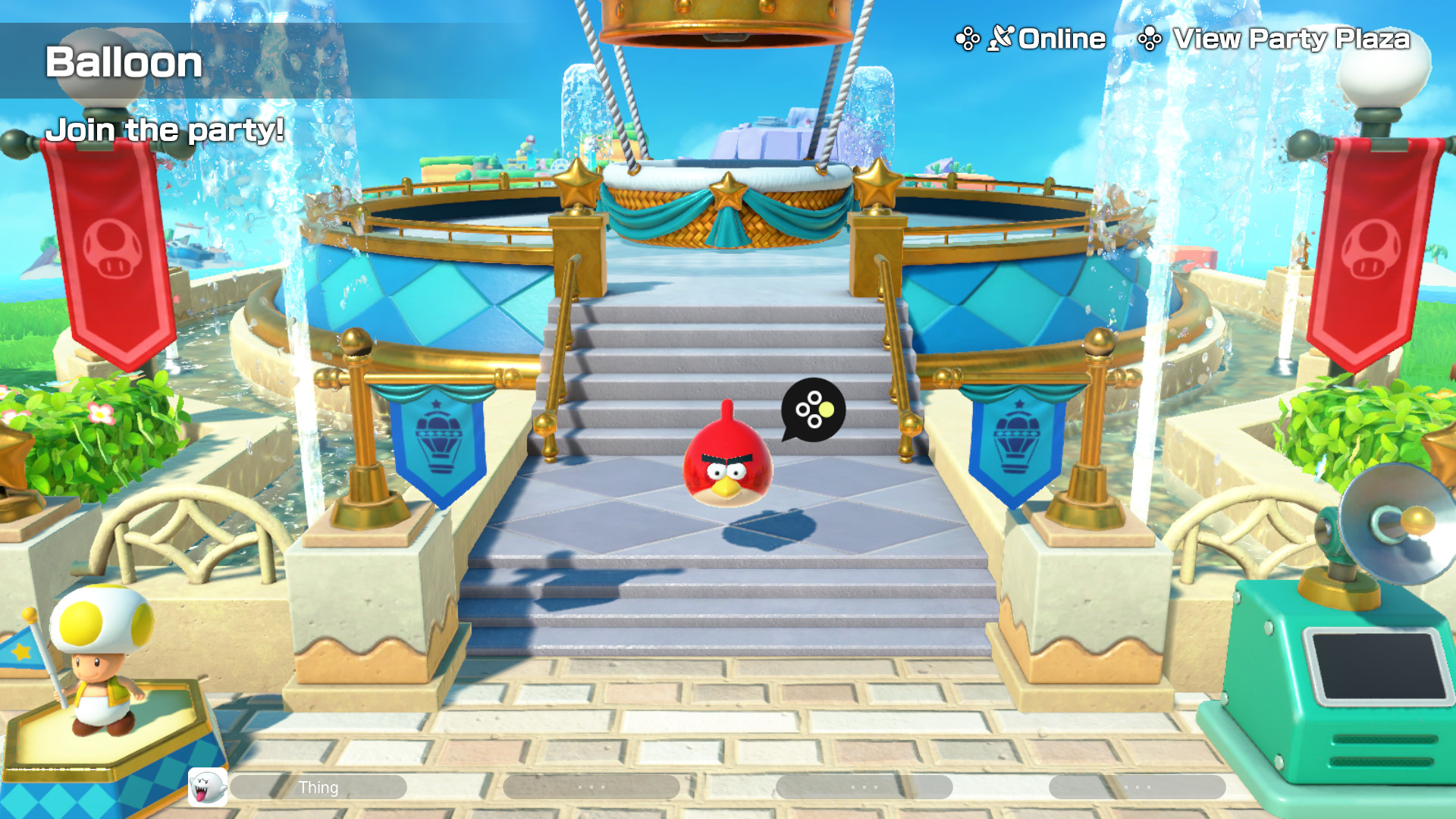Click the 'Thing' chat message pill
The width and height of the screenshot is (1456, 819).
320,787
